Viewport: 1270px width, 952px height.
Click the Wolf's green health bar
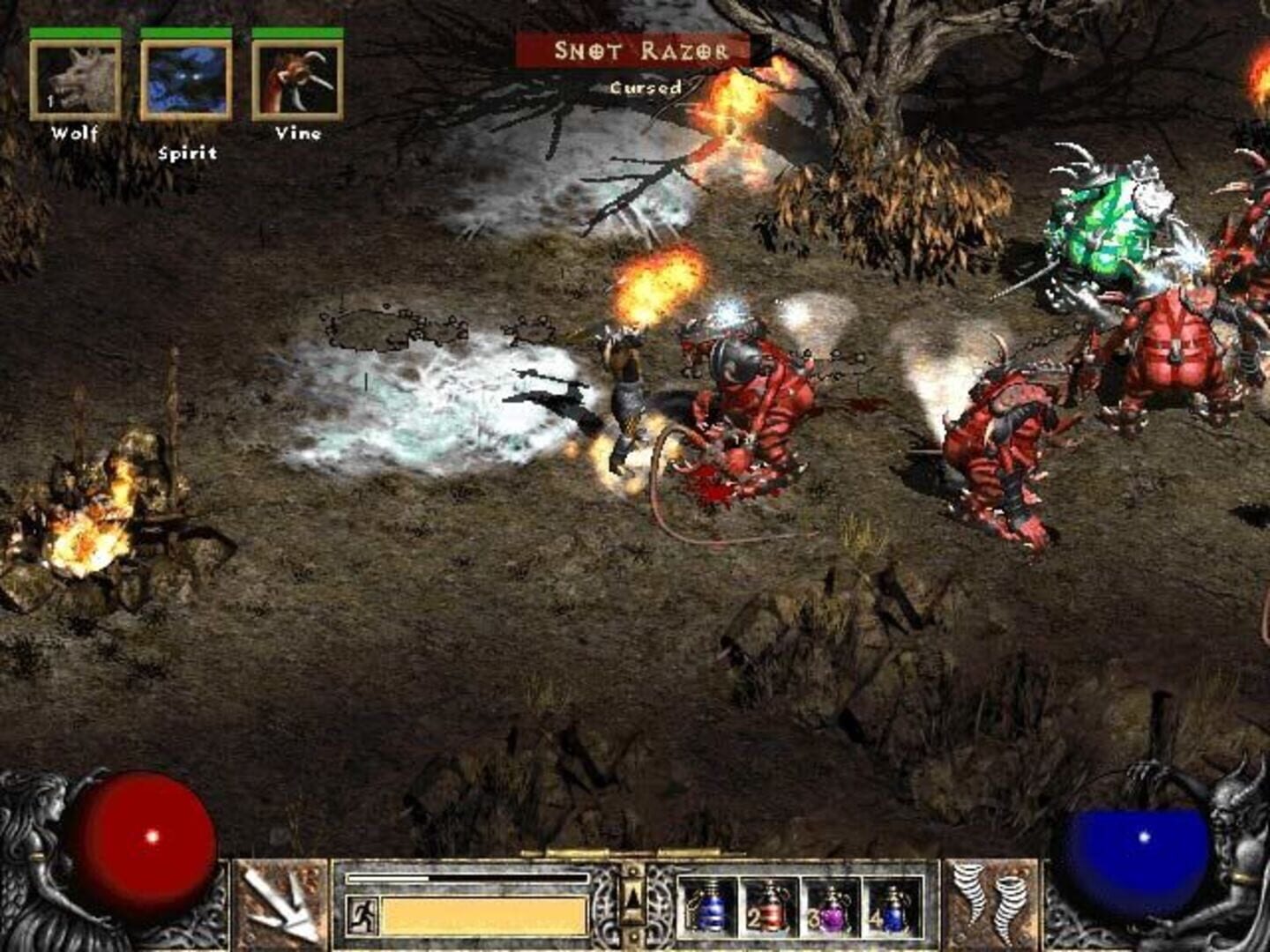[75, 31]
